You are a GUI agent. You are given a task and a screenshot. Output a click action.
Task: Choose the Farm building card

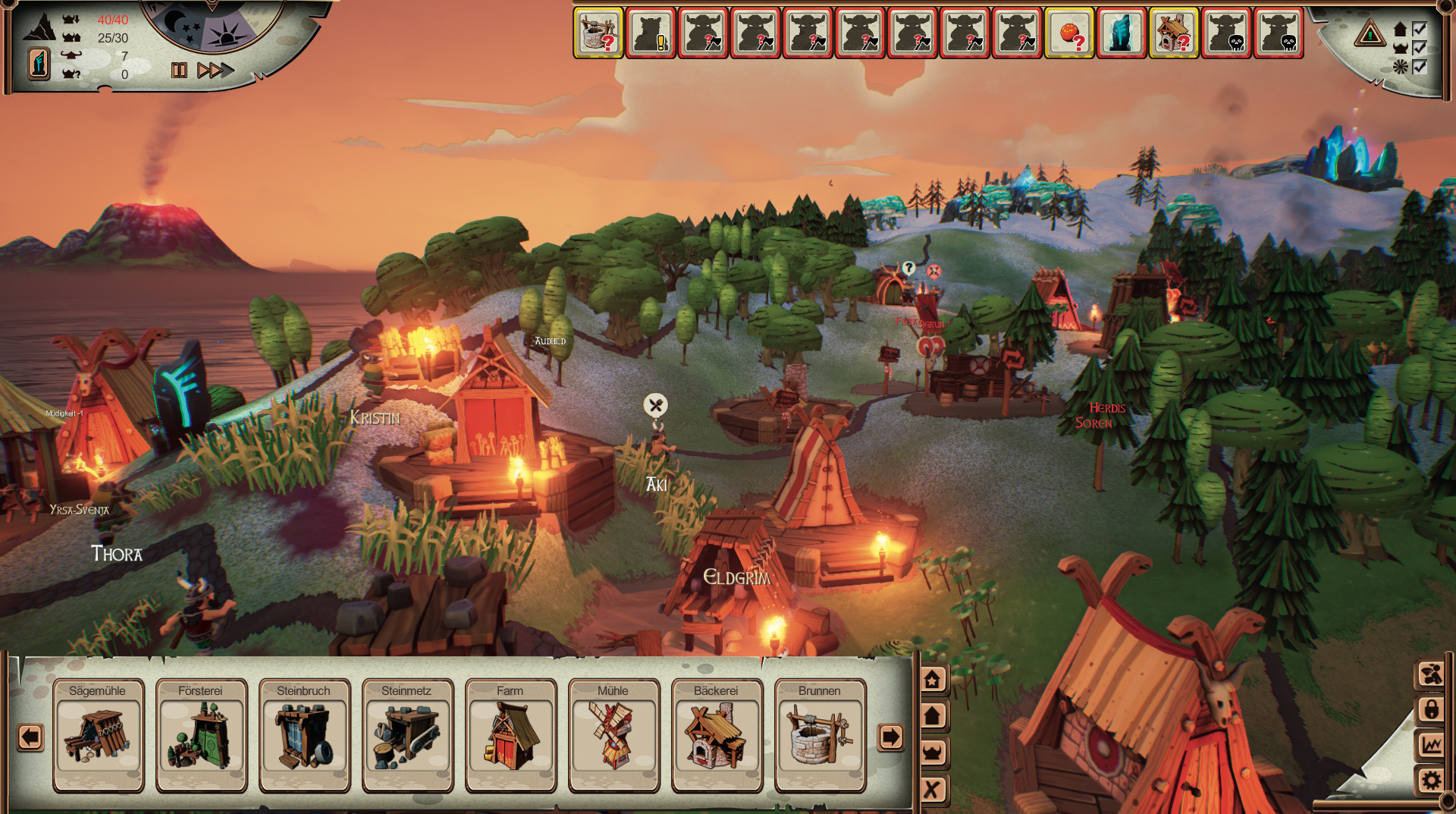[510, 734]
